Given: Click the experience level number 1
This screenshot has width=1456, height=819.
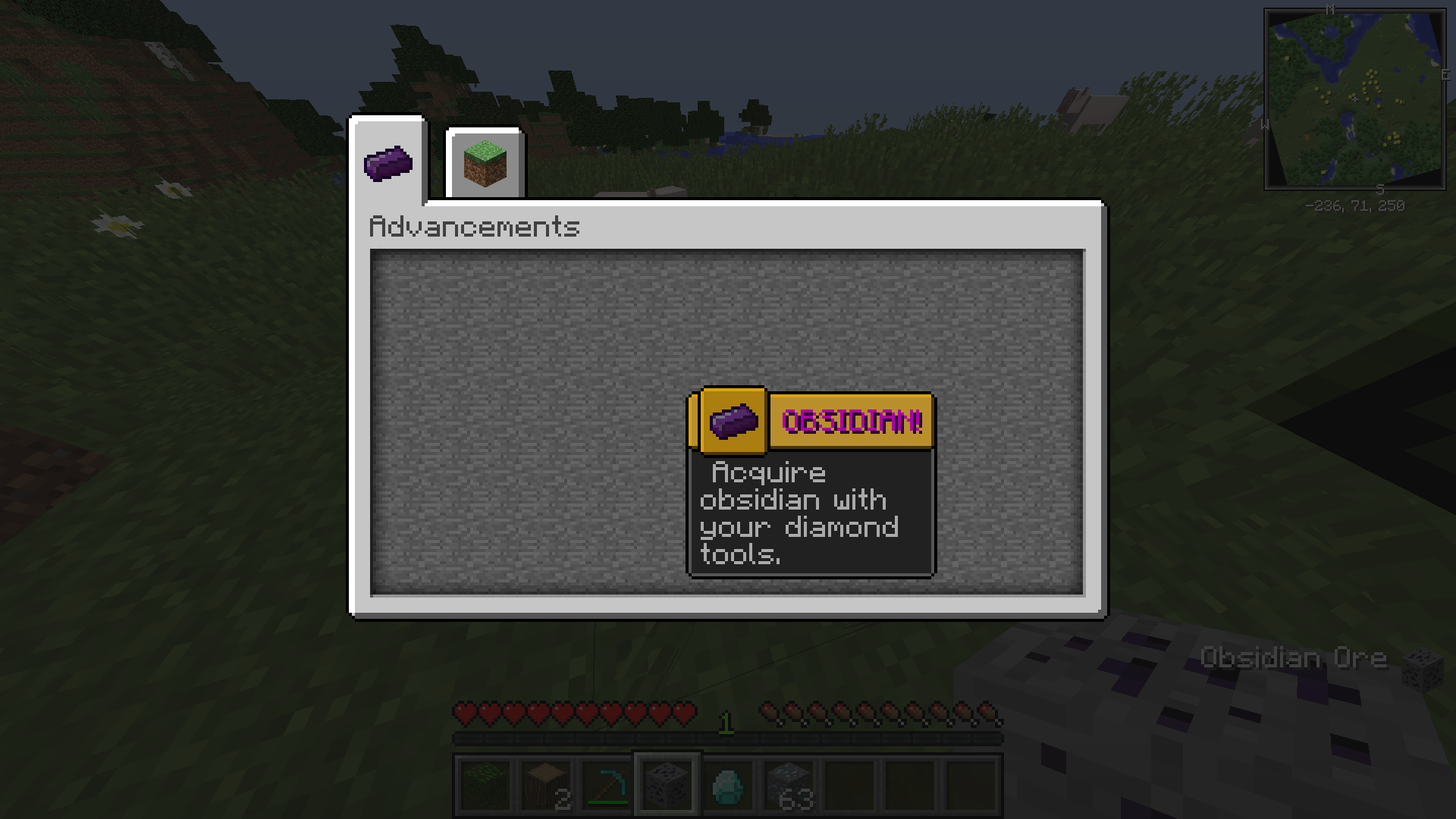Looking at the screenshot, I should (725, 723).
